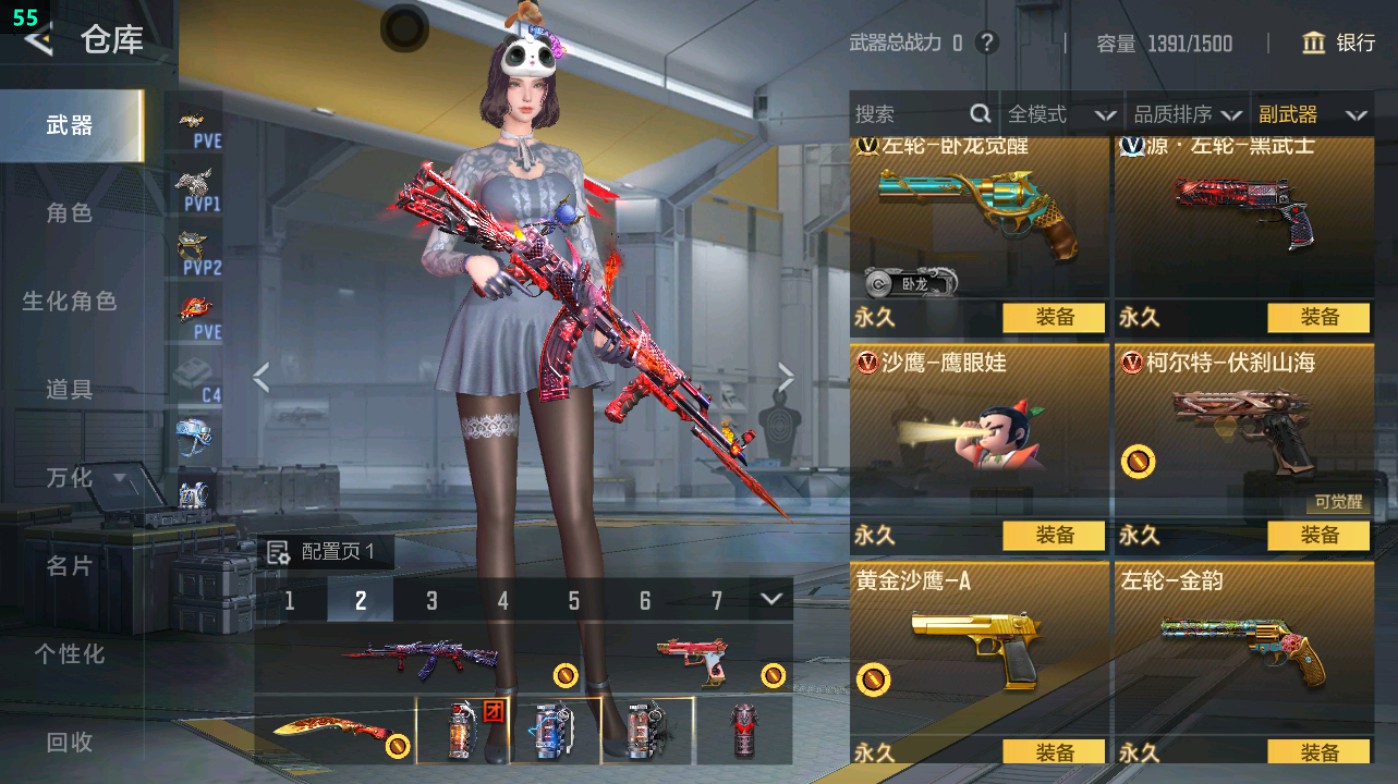Click the search magnifier in the weapons panel
The width and height of the screenshot is (1398, 784).
point(978,114)
